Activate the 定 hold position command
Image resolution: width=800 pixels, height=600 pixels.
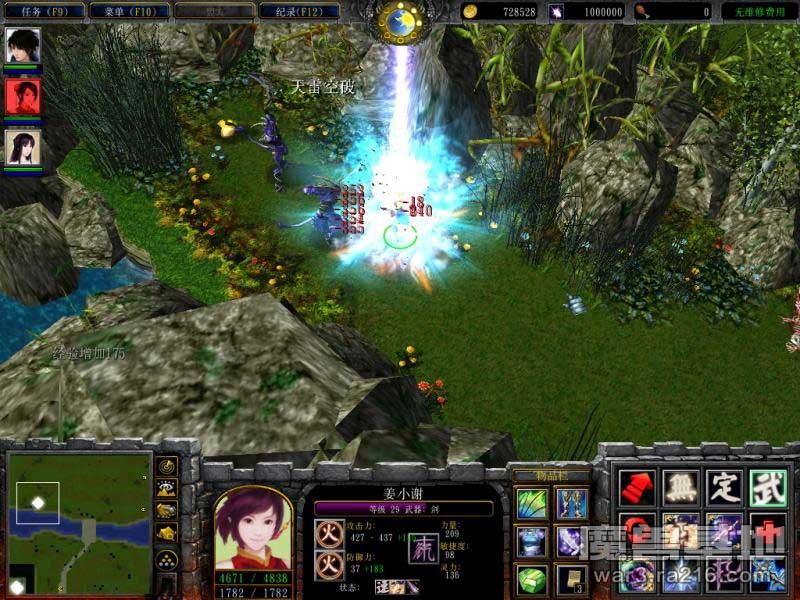coord(724,487)
